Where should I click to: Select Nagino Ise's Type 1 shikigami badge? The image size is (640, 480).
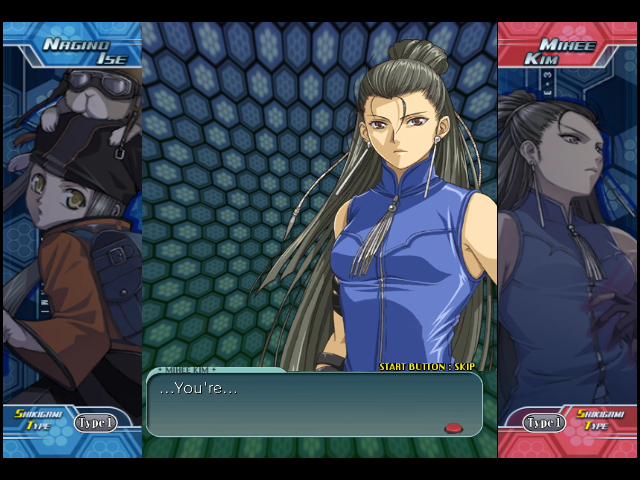(x=96, y=422)
